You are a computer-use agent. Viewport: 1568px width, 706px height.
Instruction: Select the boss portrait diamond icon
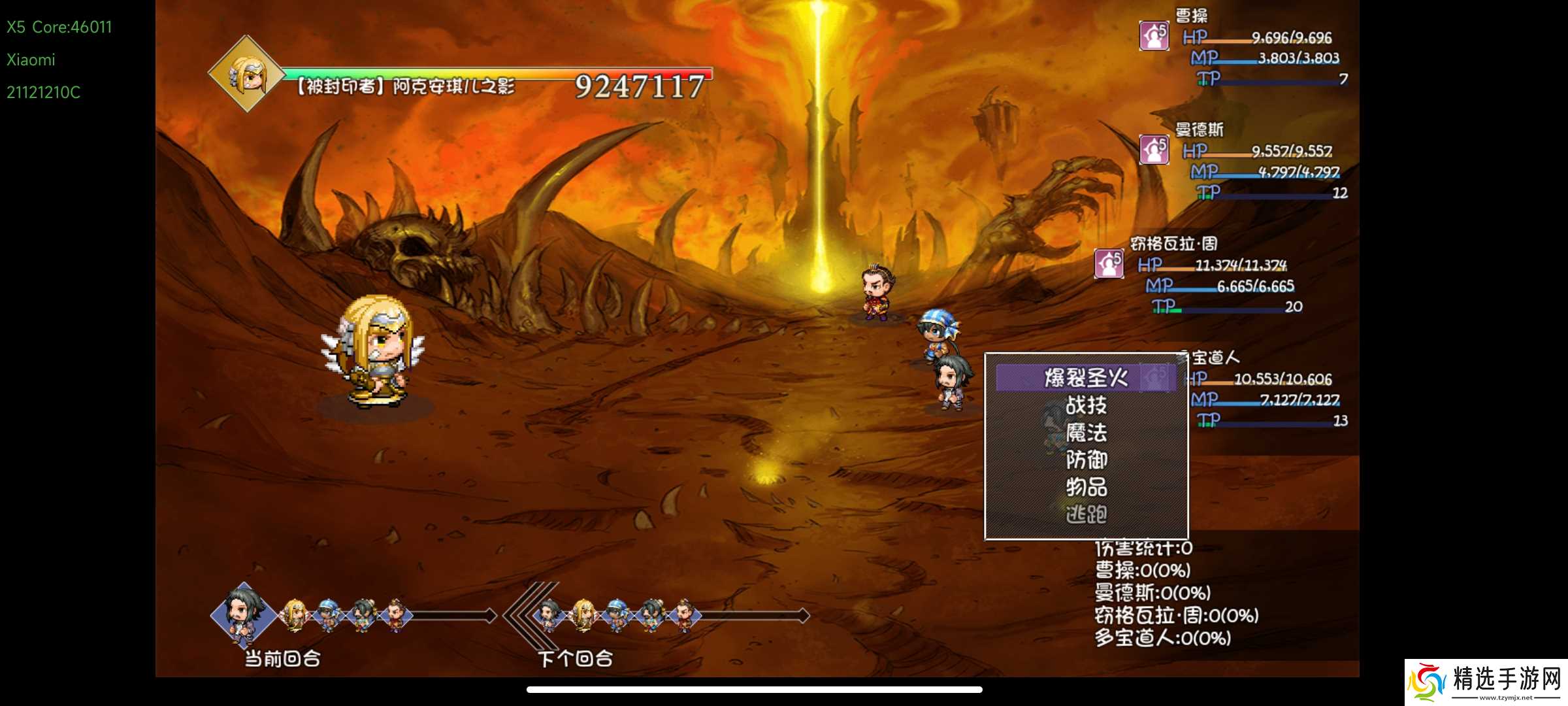click(246, 74)
